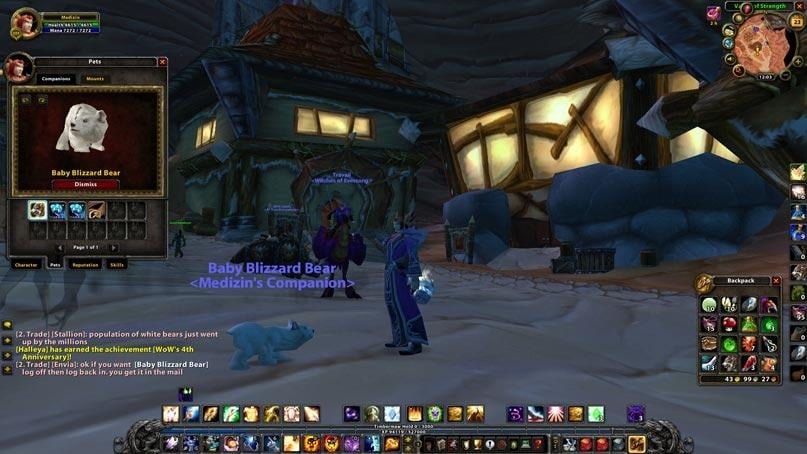
Task: Click the Baby Blizzard Bear chat link
Action: click(x=171, y=364)
